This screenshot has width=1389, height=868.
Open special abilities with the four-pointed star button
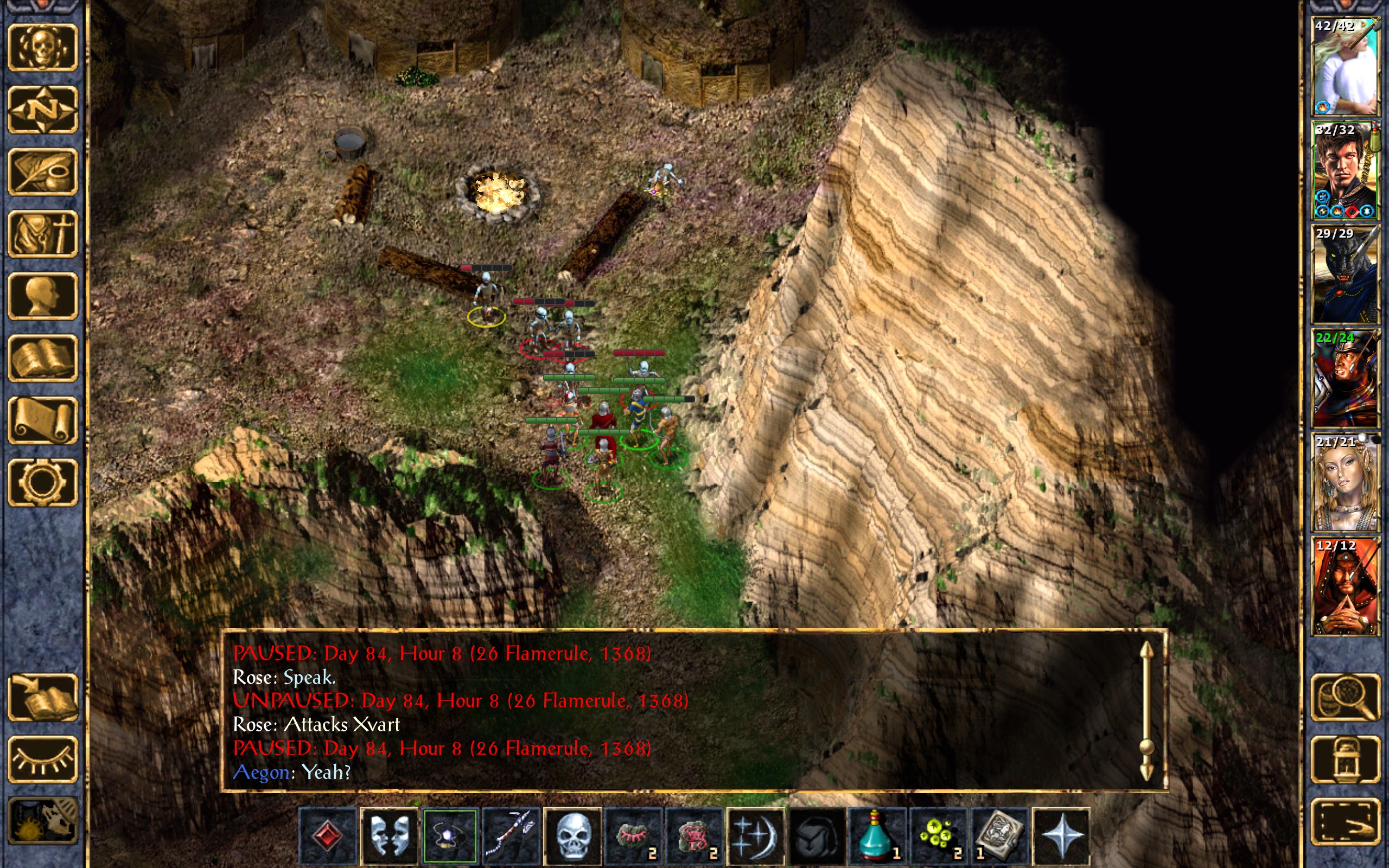[x=1060, y=835]
